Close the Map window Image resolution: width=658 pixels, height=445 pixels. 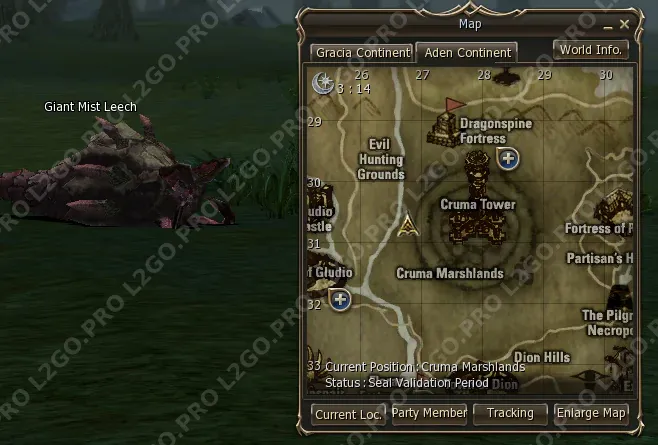(x=625, y=23)
